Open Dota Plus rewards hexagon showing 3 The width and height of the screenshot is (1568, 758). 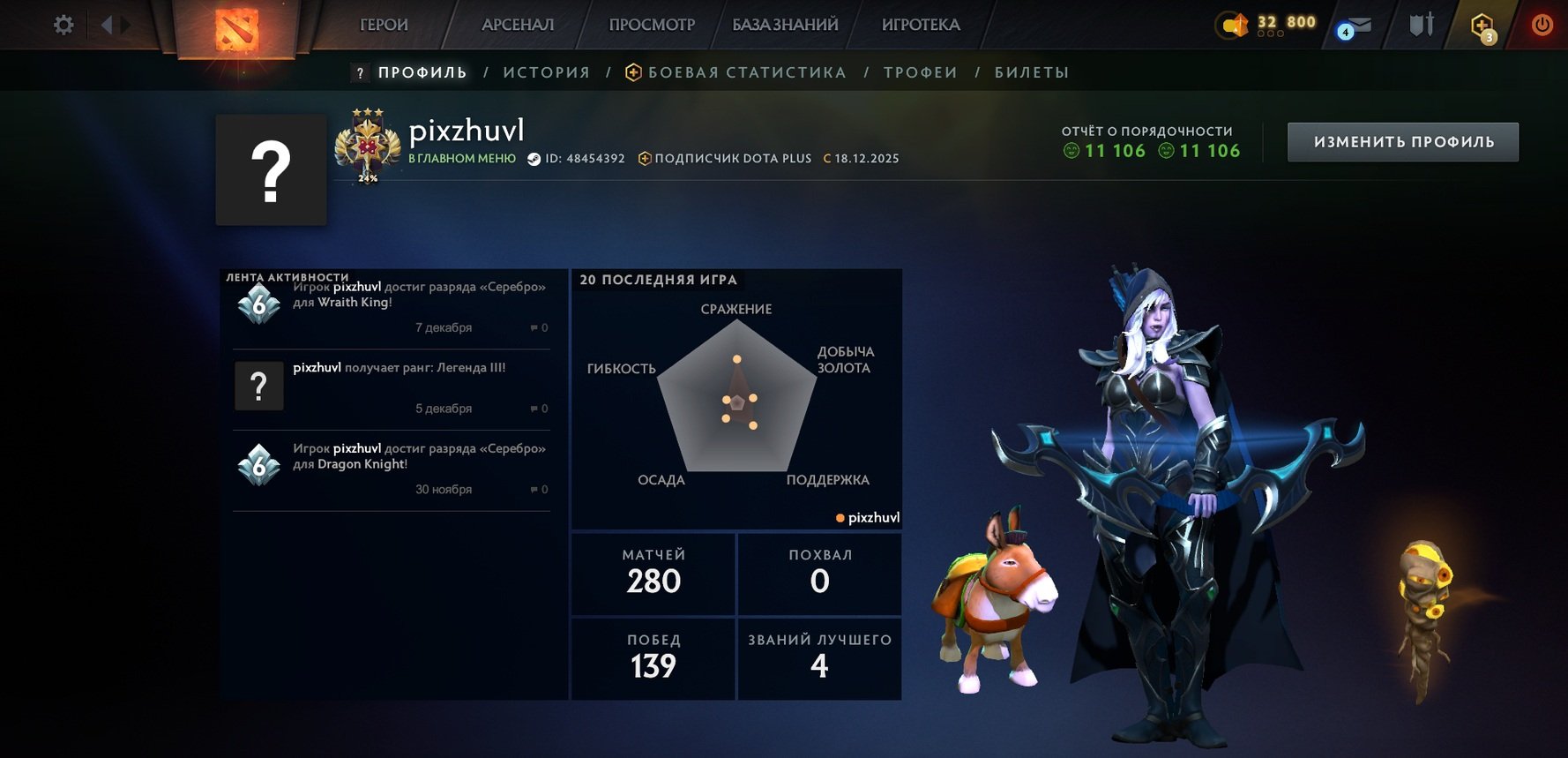[x=1483, y=24]
